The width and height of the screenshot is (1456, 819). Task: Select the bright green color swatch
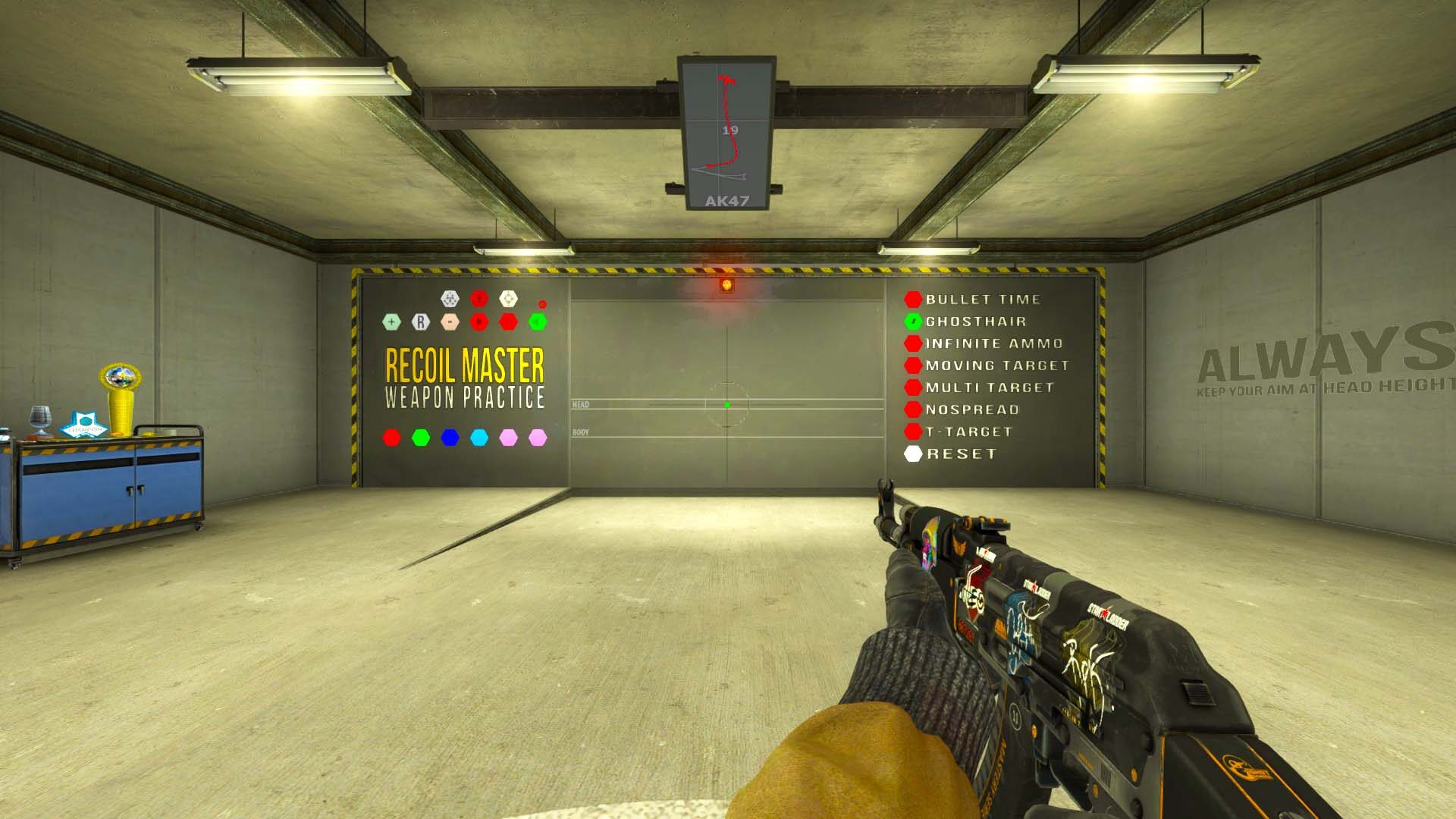point(420,438)
